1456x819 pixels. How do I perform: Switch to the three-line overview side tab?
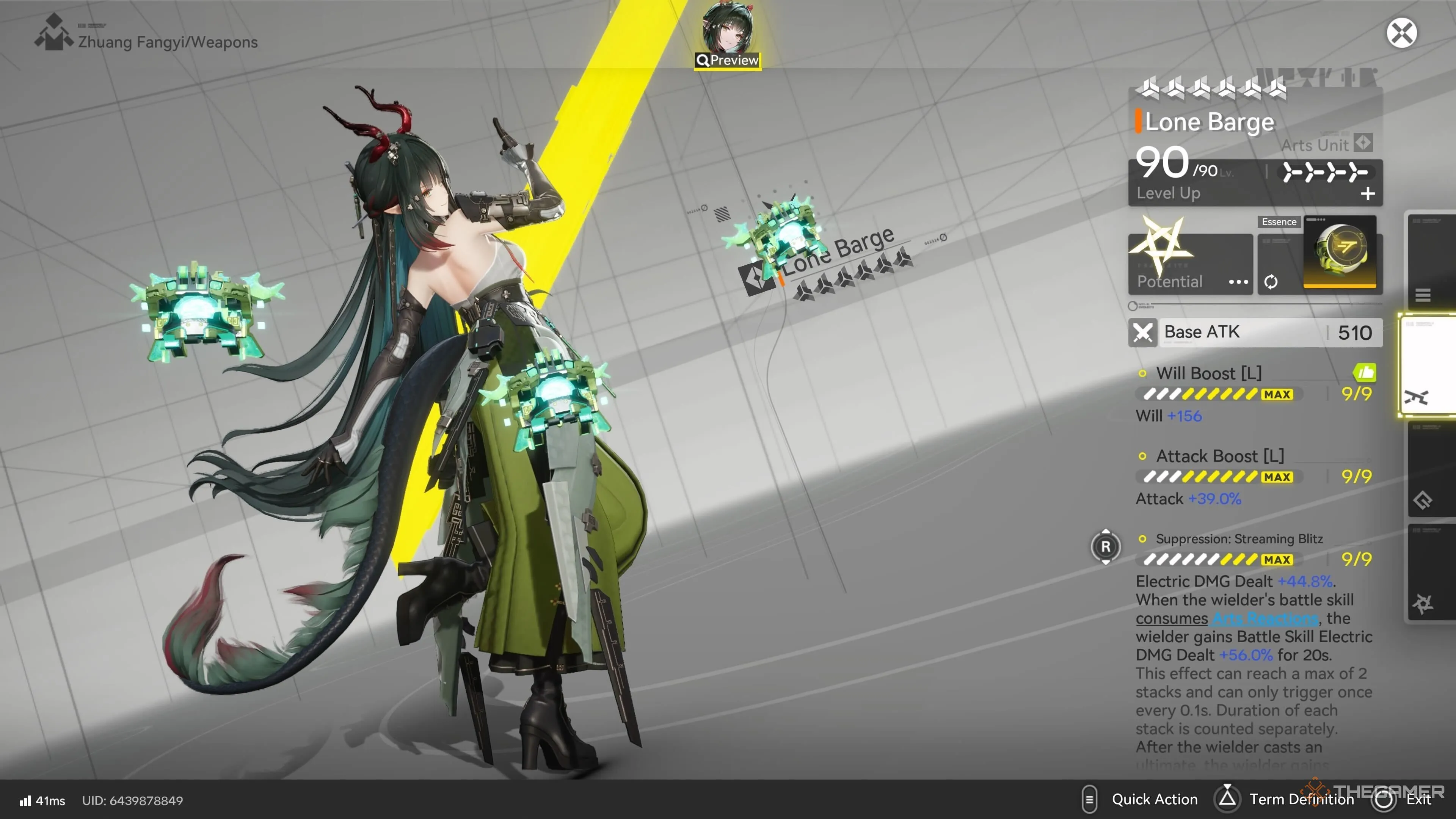[1423, 295]
